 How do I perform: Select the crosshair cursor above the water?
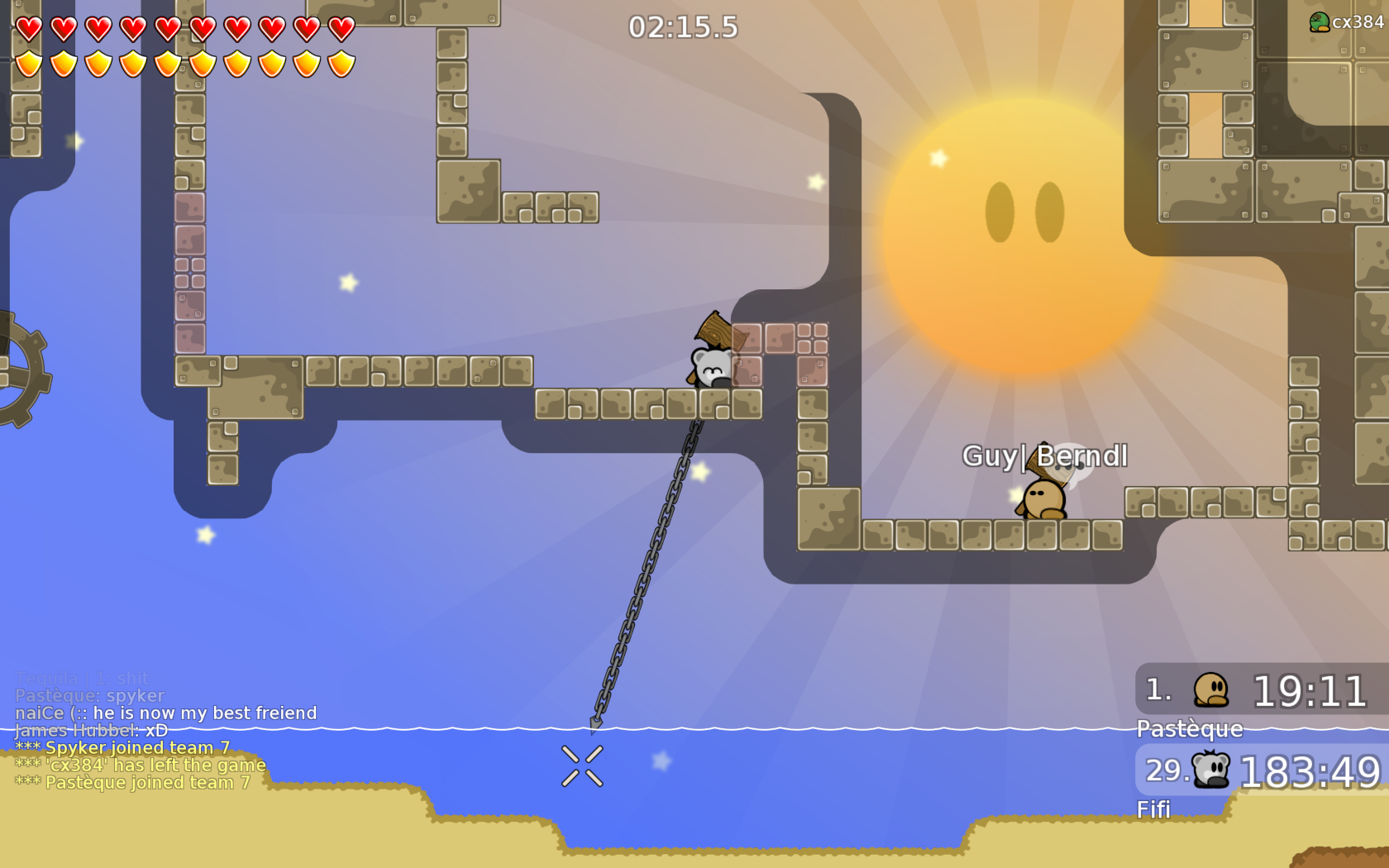pos(582,765)
